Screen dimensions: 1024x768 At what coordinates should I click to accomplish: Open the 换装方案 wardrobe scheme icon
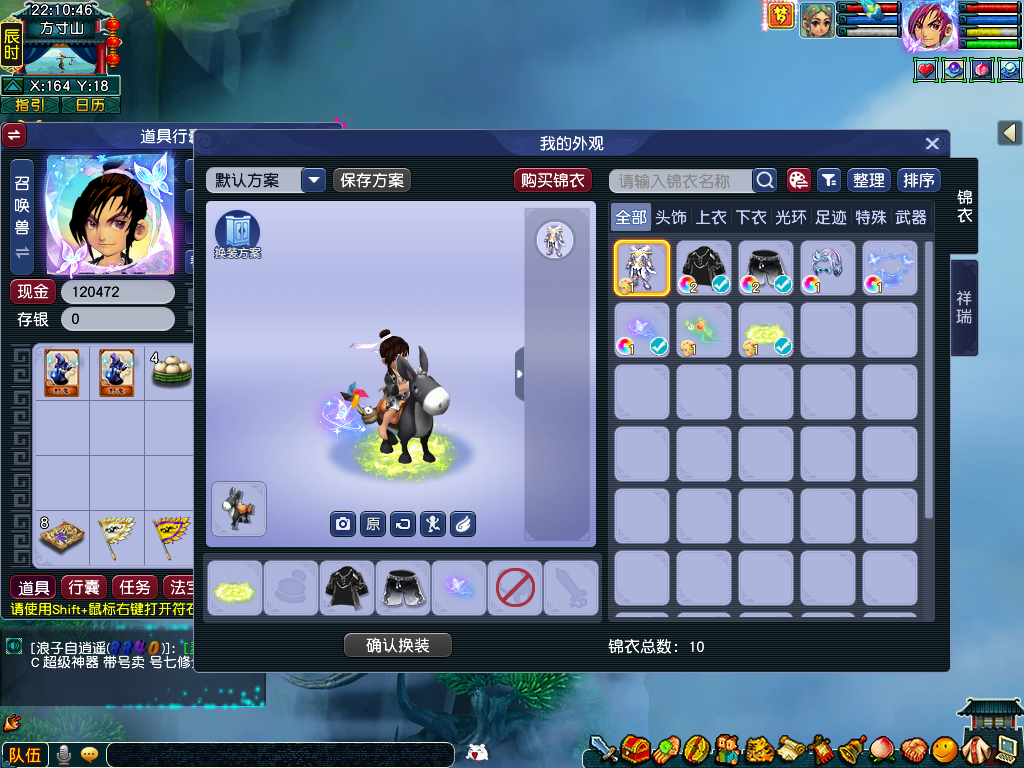(237, 234)
